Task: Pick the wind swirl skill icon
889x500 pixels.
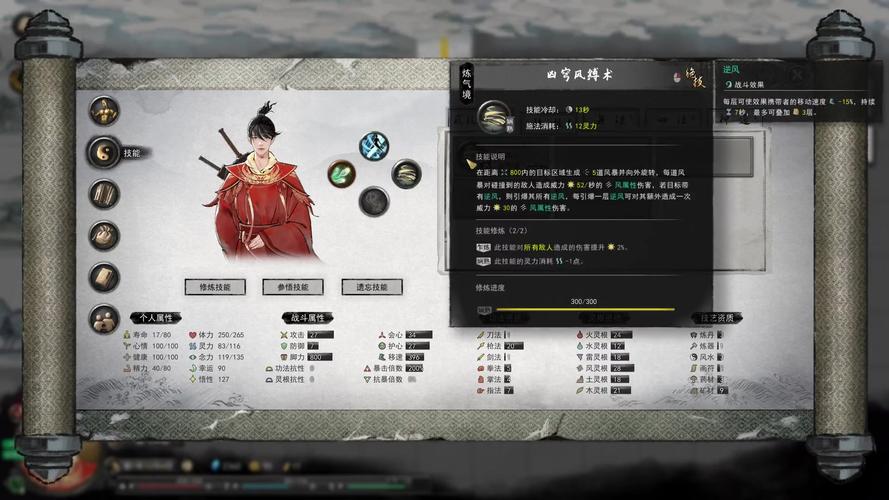Action: 406,174
